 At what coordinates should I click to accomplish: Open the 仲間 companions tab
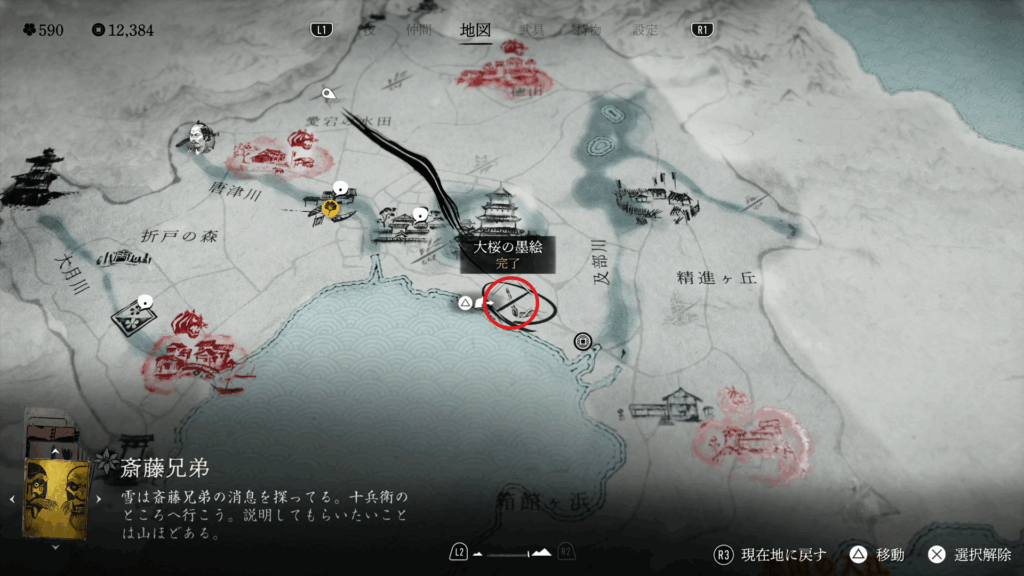click(x=417, y=30)
